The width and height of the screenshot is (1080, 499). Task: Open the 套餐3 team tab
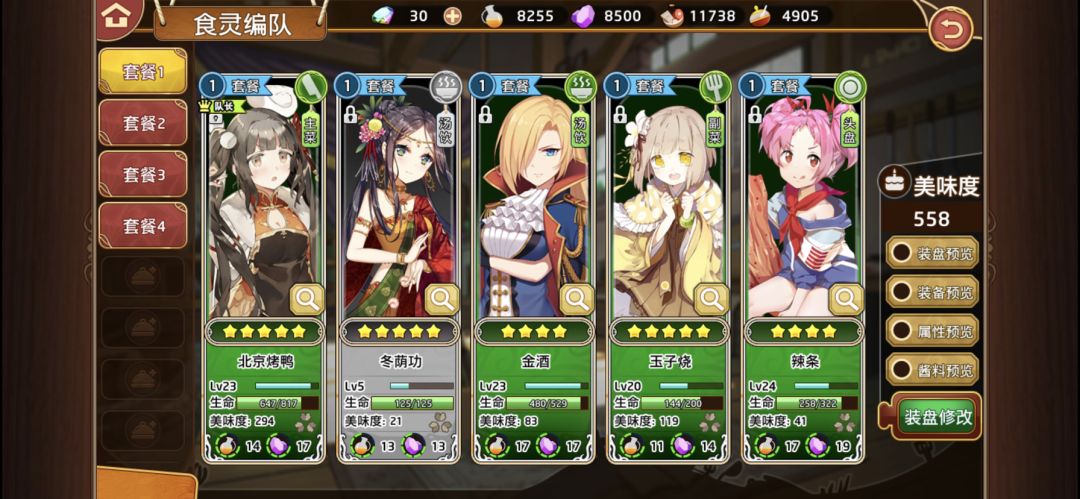click(142, 175)
